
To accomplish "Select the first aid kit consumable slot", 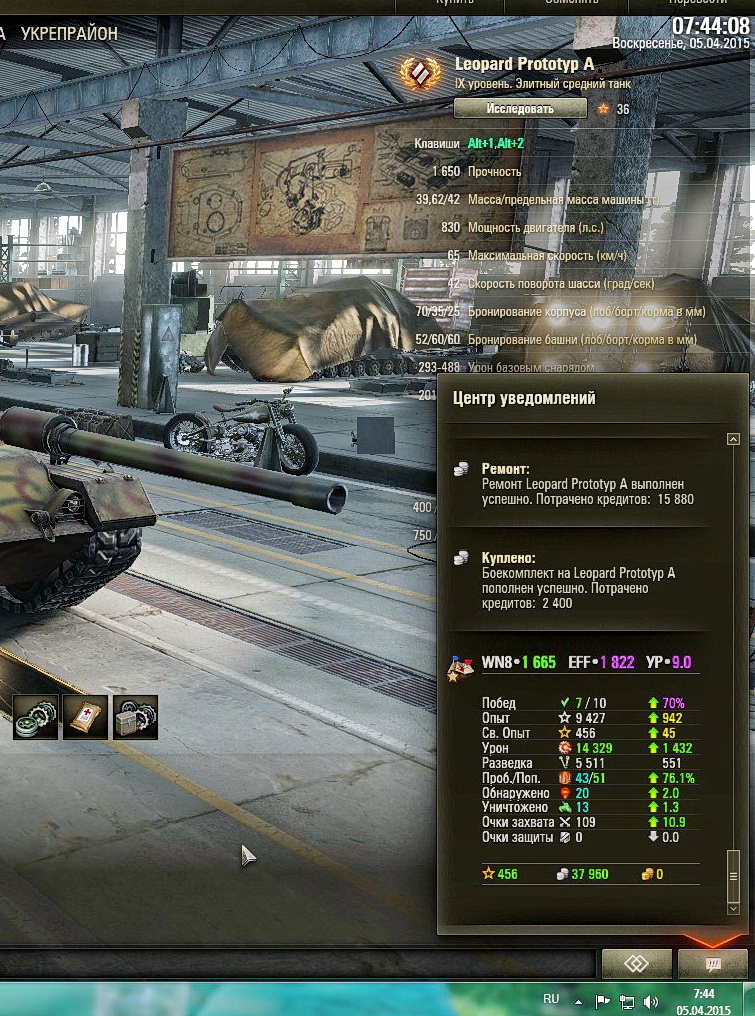I will click(85, 717).
